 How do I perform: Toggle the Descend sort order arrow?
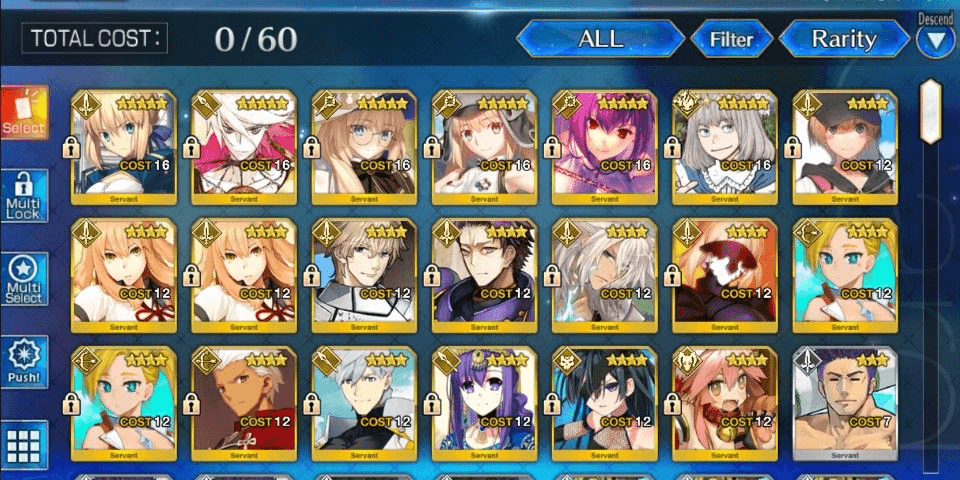(x=936, y=41)
